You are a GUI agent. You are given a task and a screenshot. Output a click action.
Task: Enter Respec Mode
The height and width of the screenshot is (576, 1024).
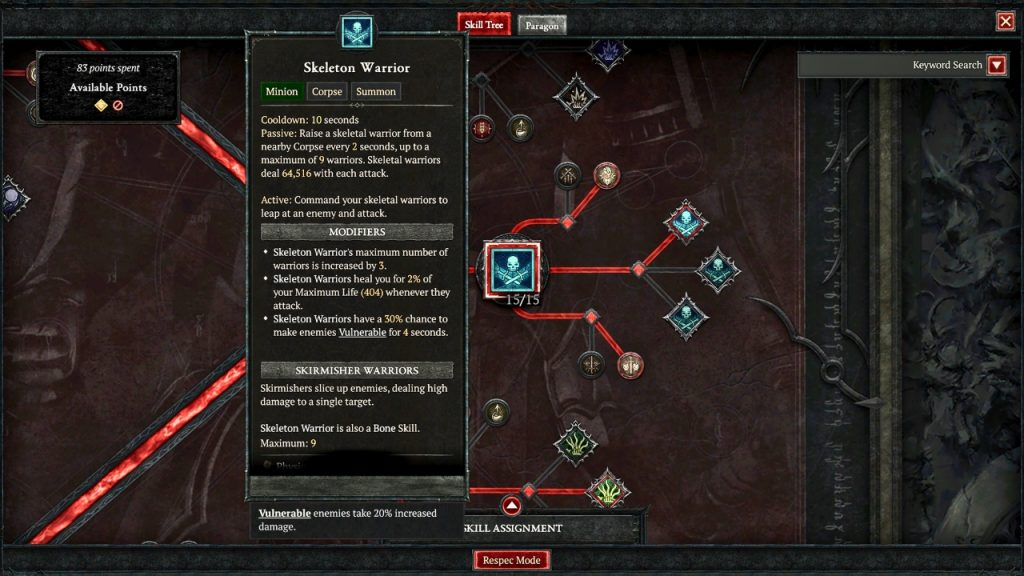click(511, 560)
